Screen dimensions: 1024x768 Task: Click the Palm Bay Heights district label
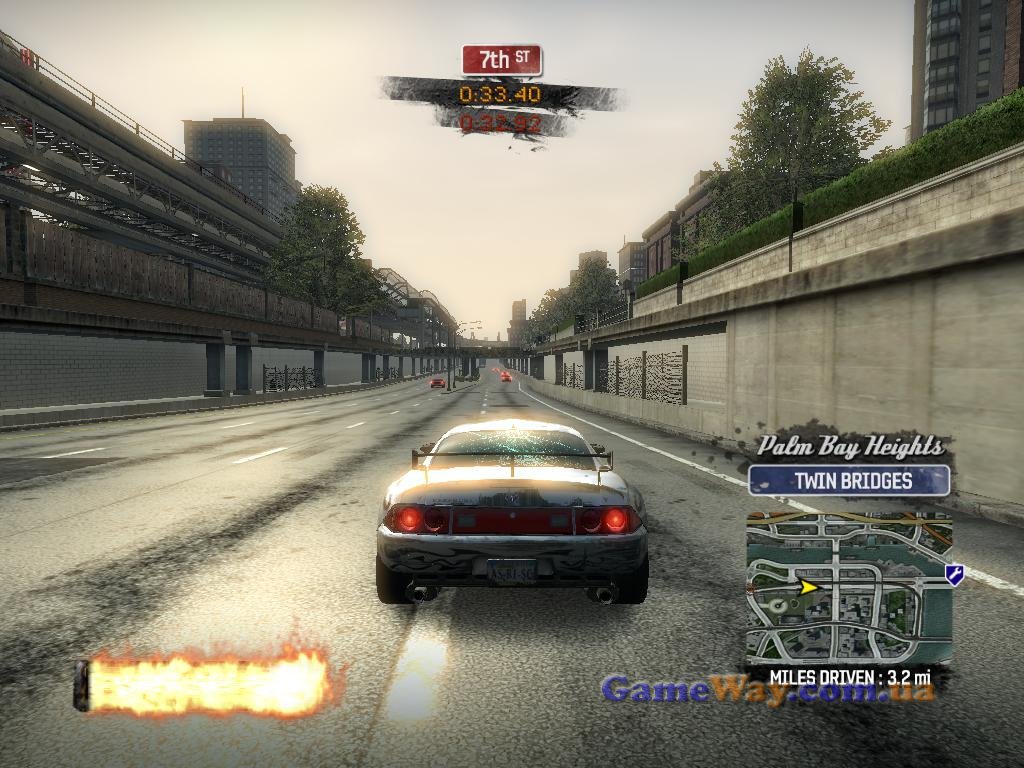[x=849, y=446]
